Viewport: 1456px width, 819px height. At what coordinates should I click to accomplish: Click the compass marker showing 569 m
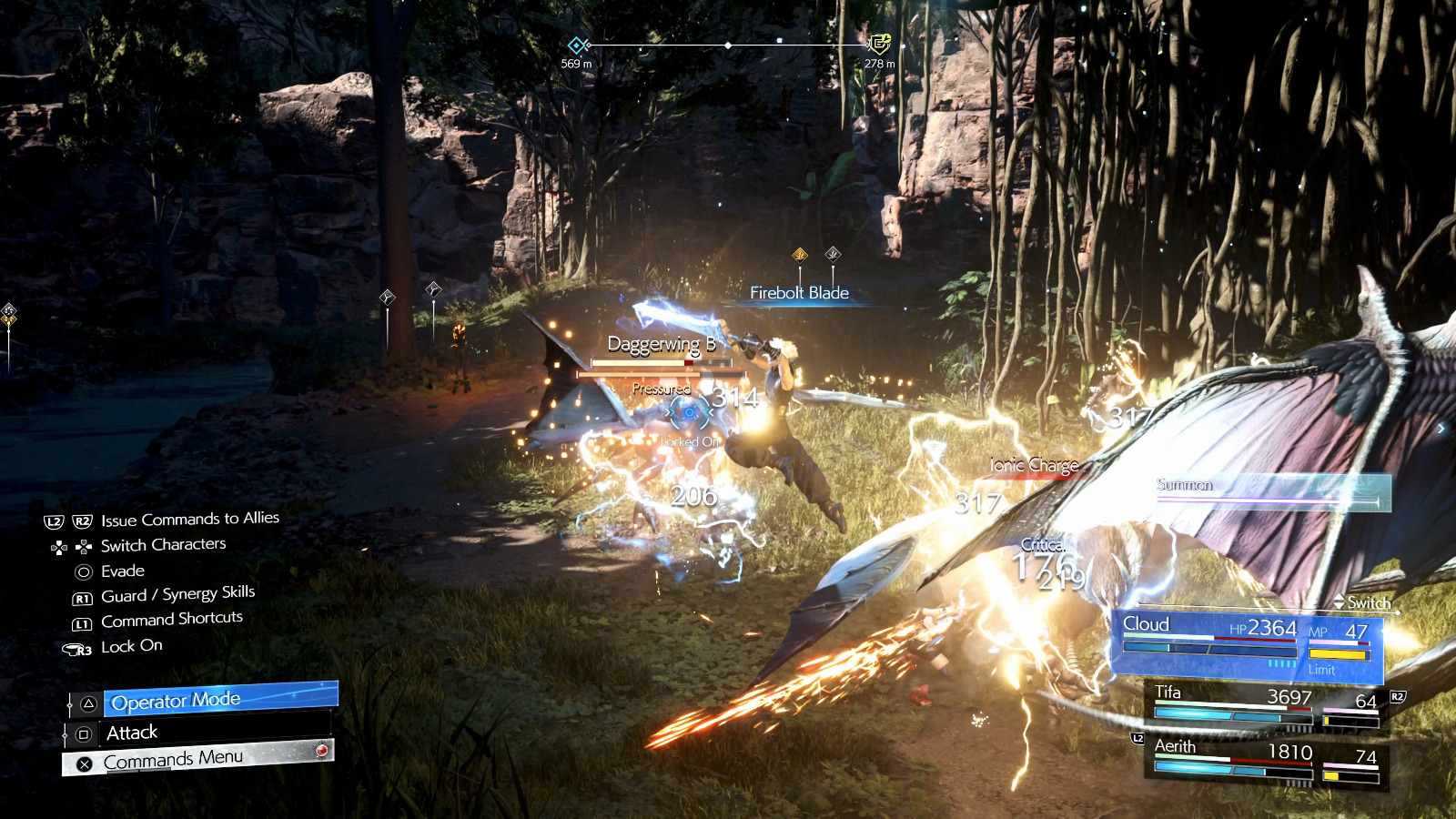pyautogui.click(x=576, y=45)
